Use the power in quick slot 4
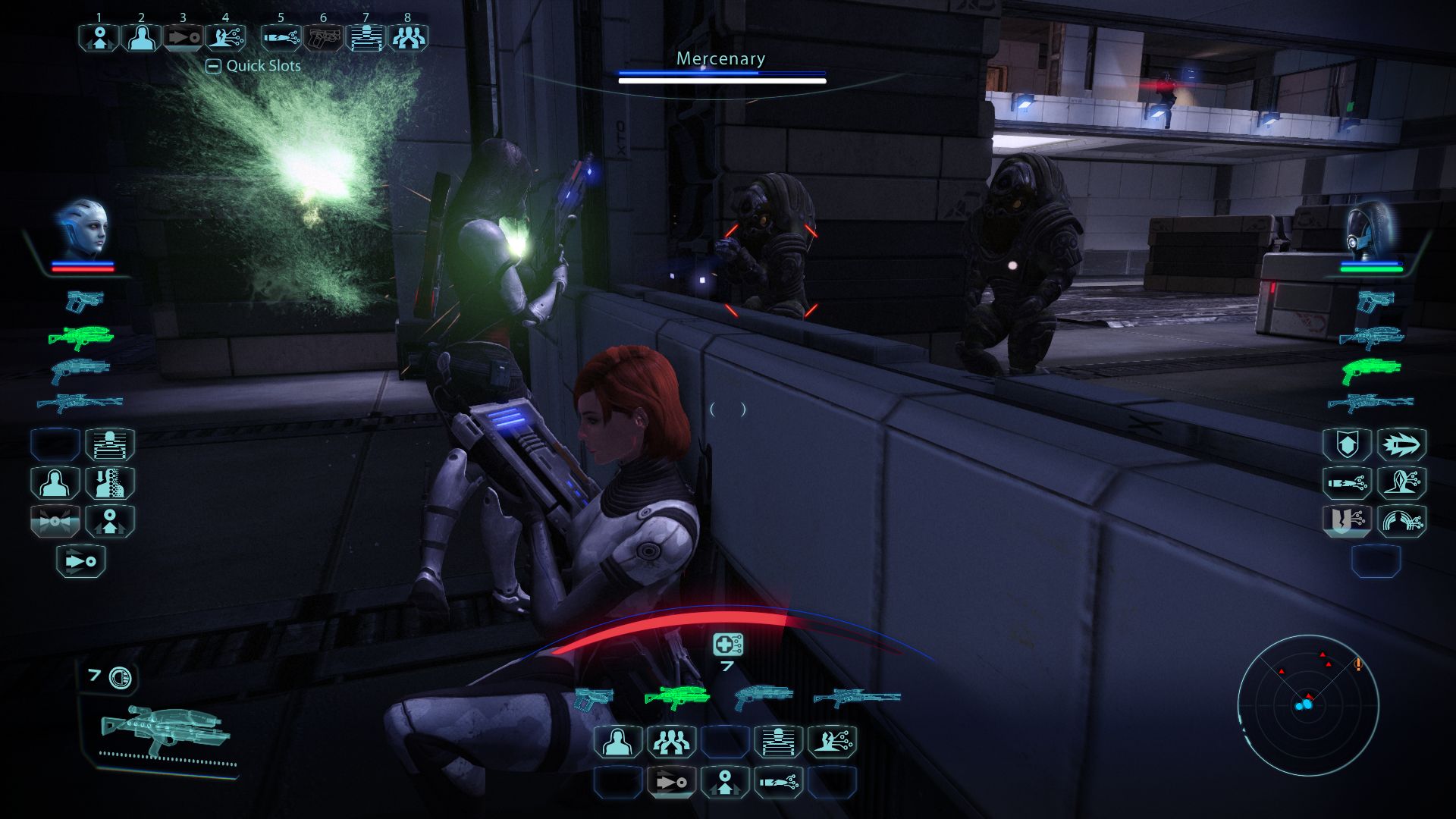The image size is (1456, 819). [x=225, y=37]
